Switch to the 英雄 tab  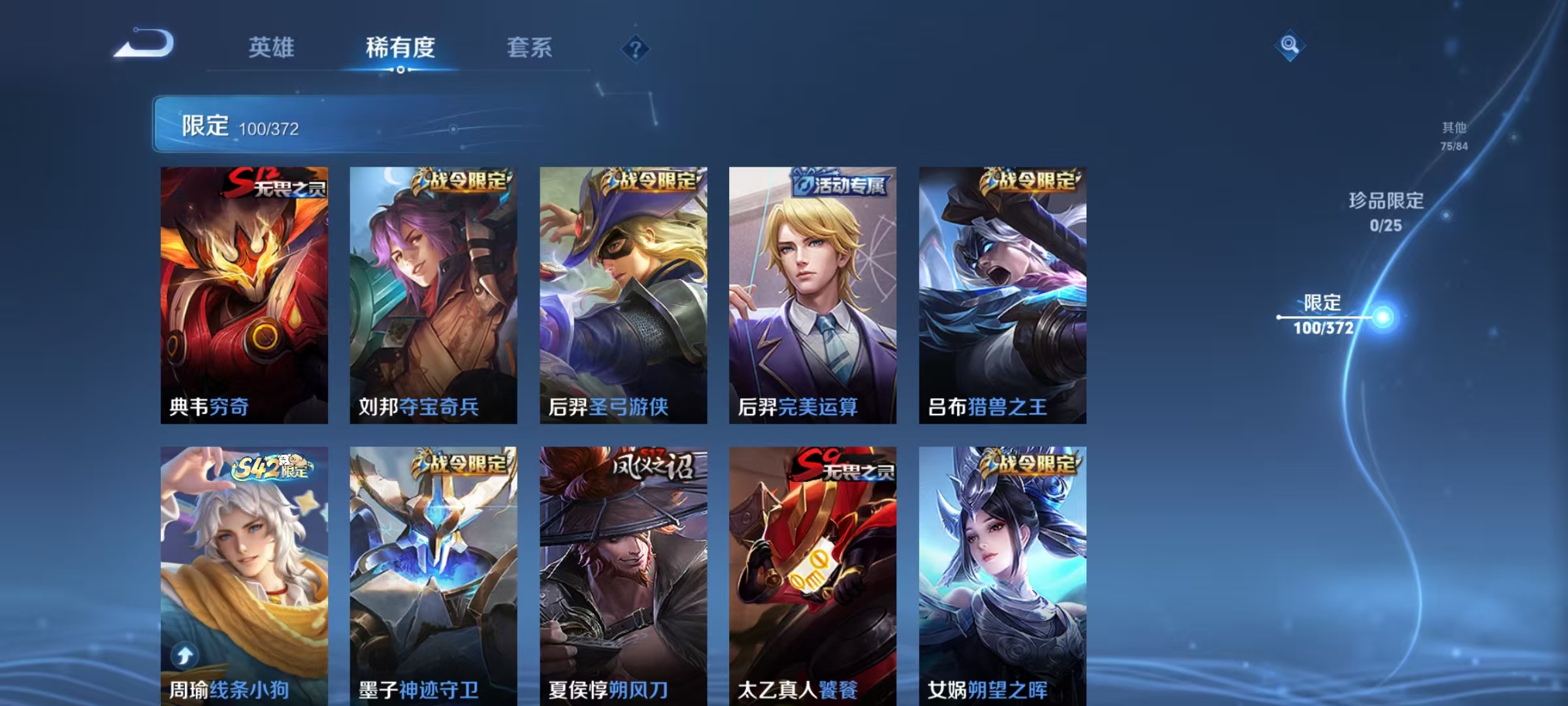(272, 47)
